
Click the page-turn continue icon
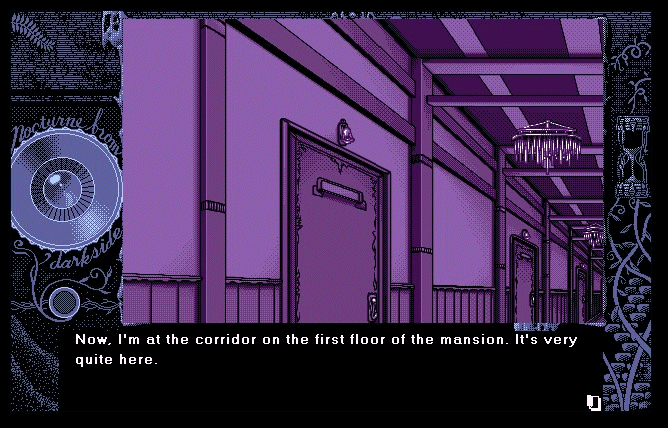(x=594, y=402)
